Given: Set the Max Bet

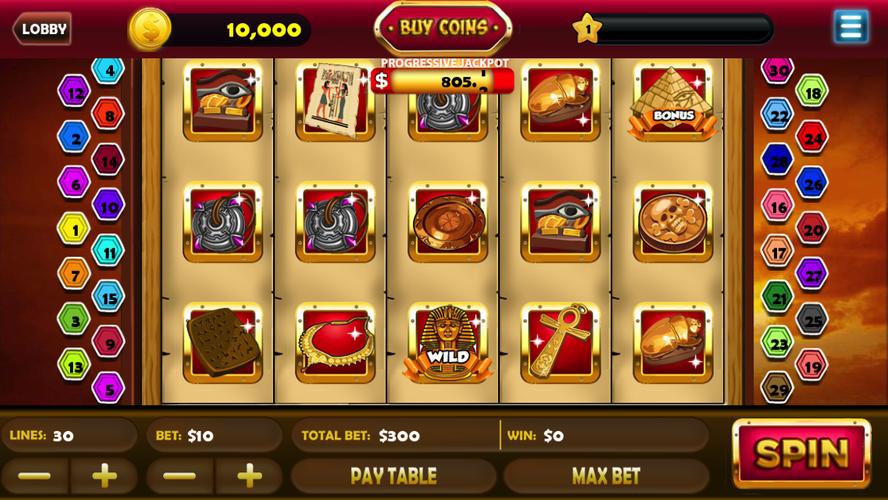Looking at the screenshot, I should (x=605, y=475).
